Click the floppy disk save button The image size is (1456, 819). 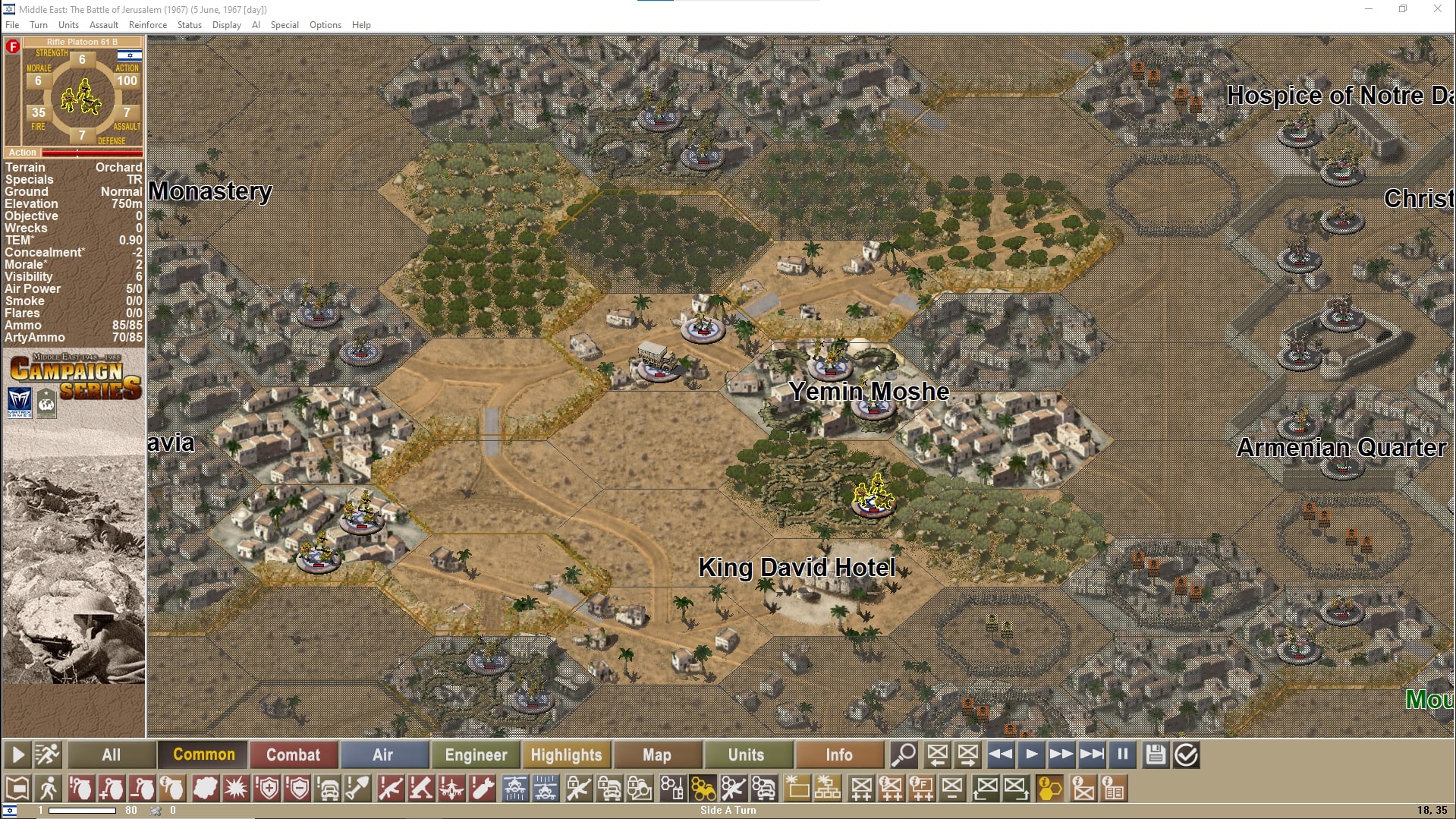[x=1155, y=754]
